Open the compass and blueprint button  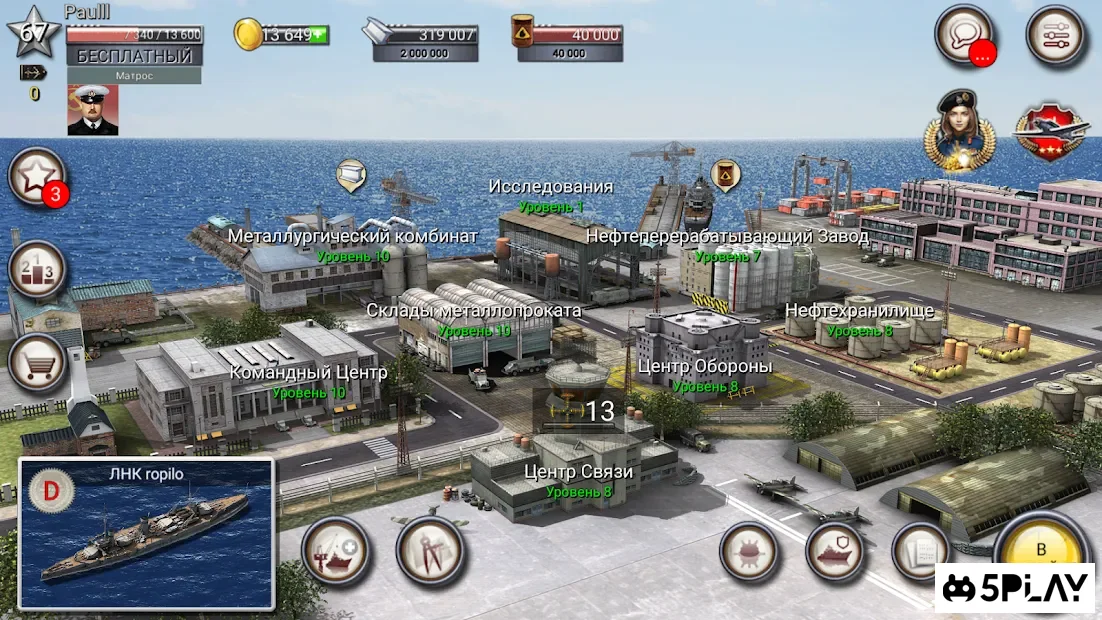[x=430, y=551]
